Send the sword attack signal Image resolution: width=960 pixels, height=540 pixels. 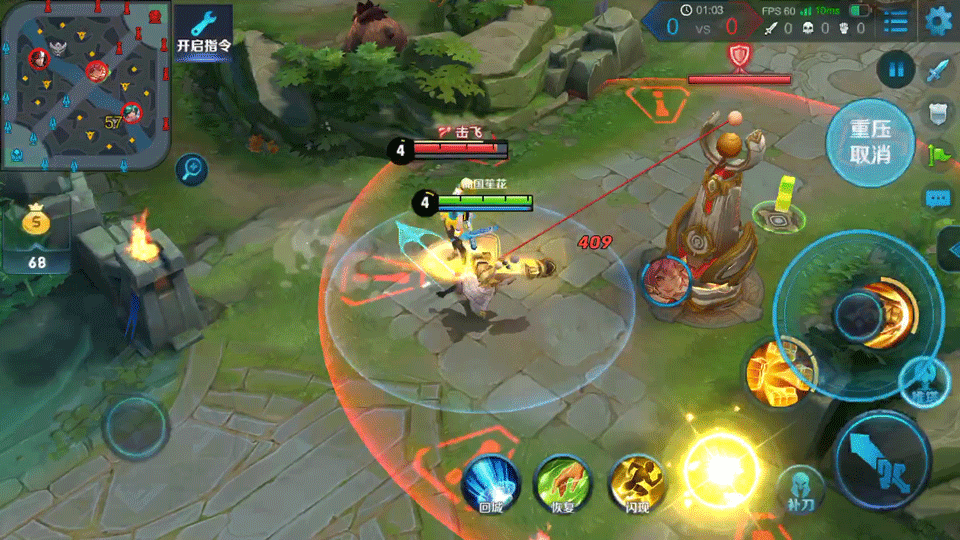(938, 72)
